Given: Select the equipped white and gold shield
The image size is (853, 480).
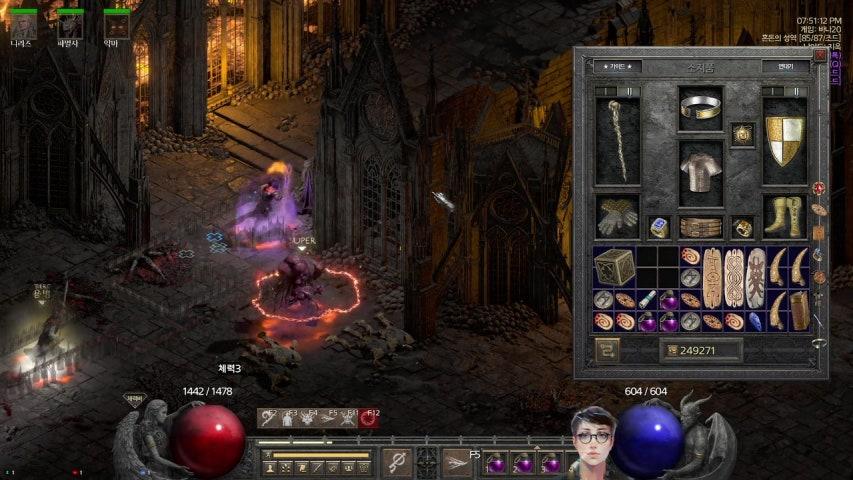Looking at the screenshot, I should click(x=784, y=141).
